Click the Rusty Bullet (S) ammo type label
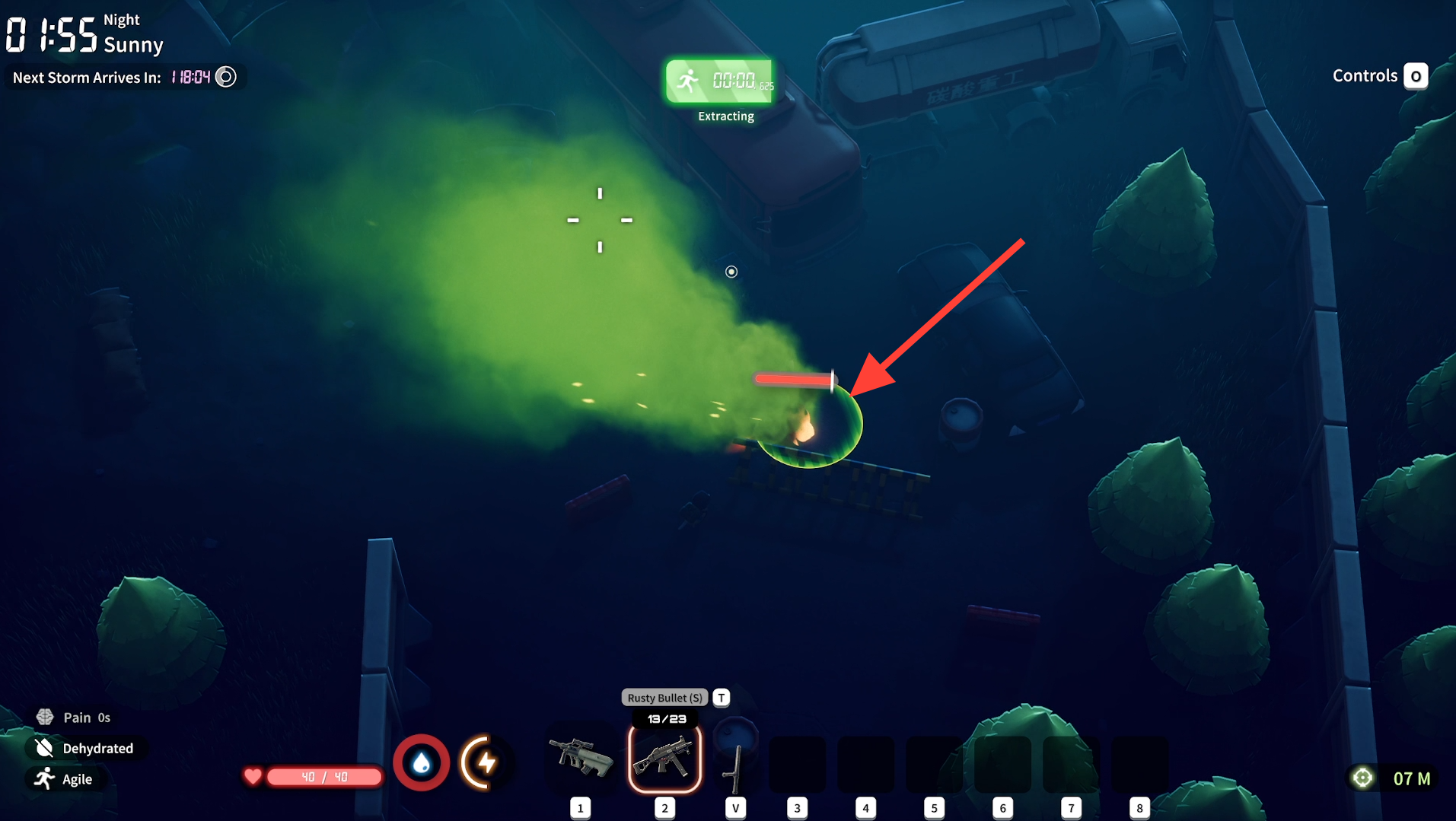 (x=664, y=698)
